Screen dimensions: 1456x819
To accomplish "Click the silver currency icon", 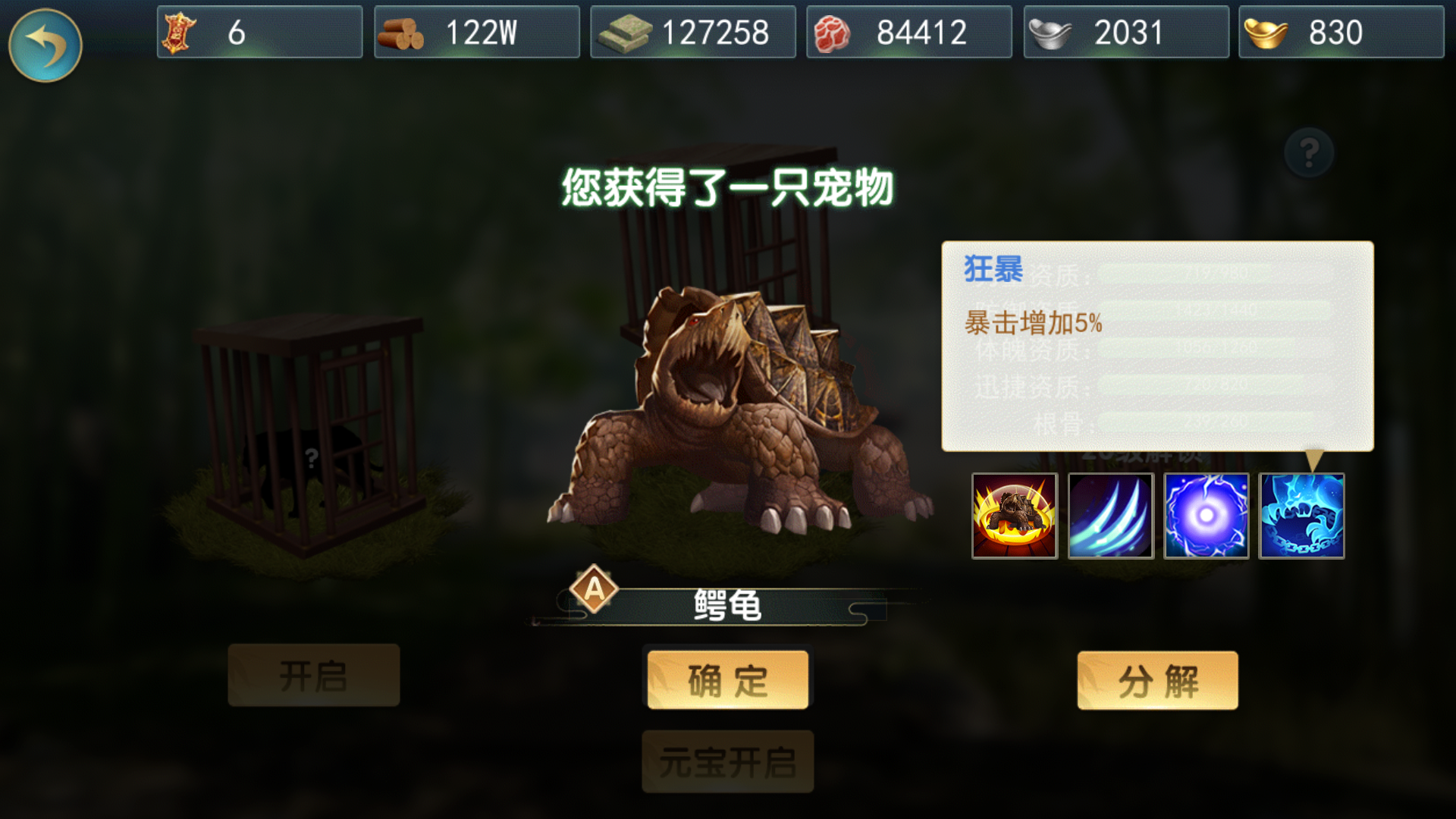I will click(1051, 32).
